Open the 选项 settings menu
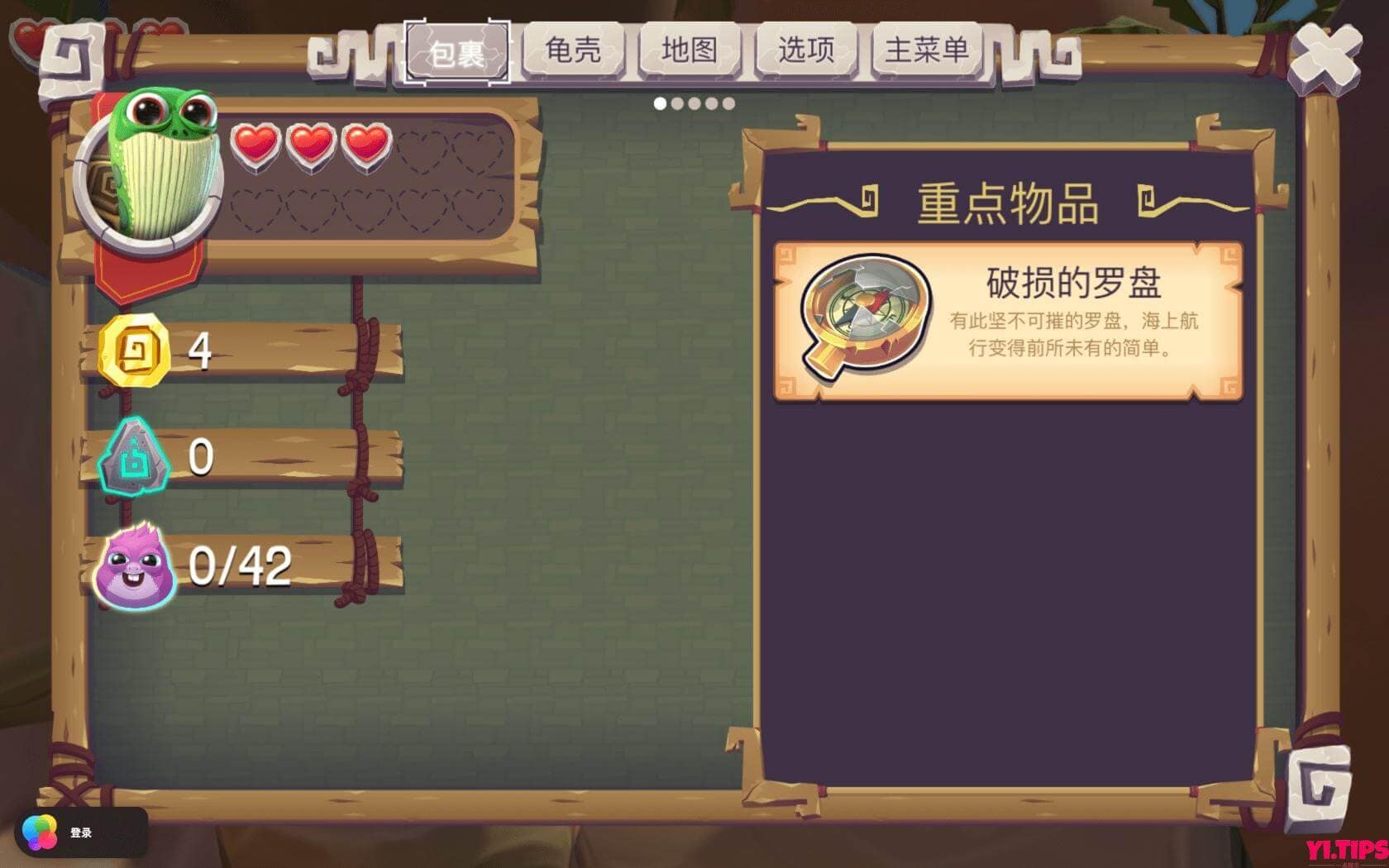The width and height of the screenshot is (1389, 868). [806, 51]
